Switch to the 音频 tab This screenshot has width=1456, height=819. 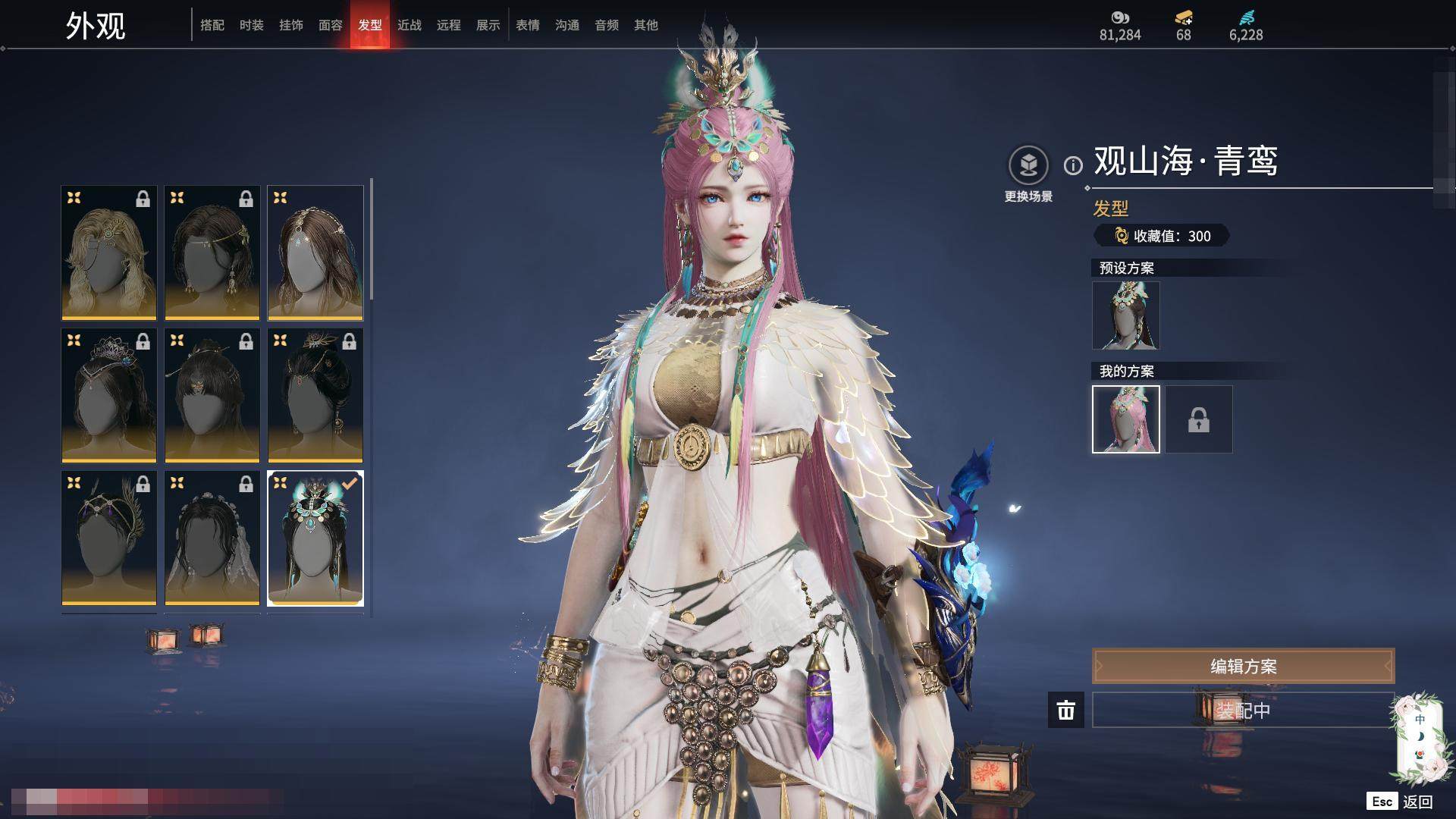(607, 25)
